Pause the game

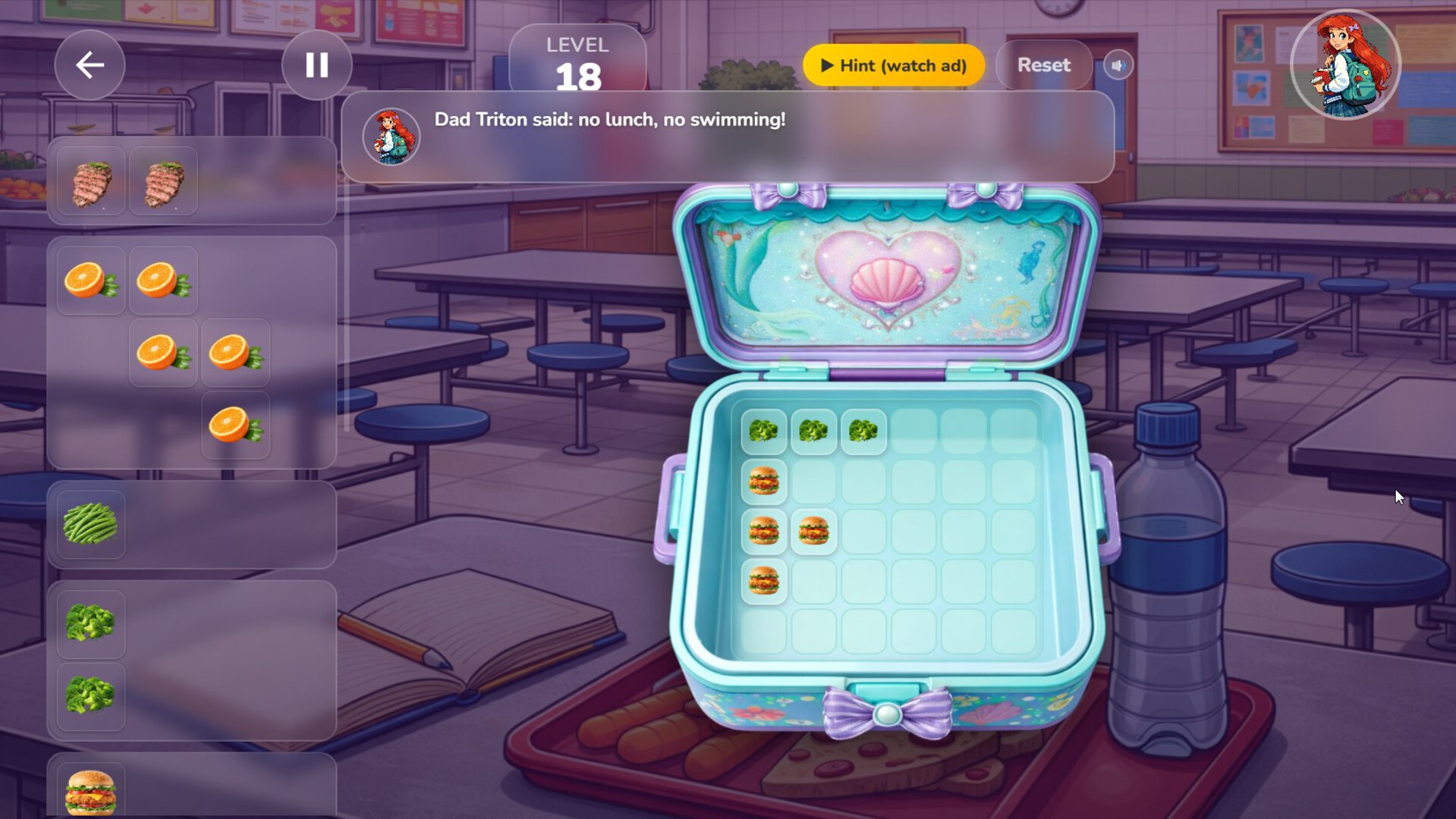pyautogui.click(x=316, y=64)
